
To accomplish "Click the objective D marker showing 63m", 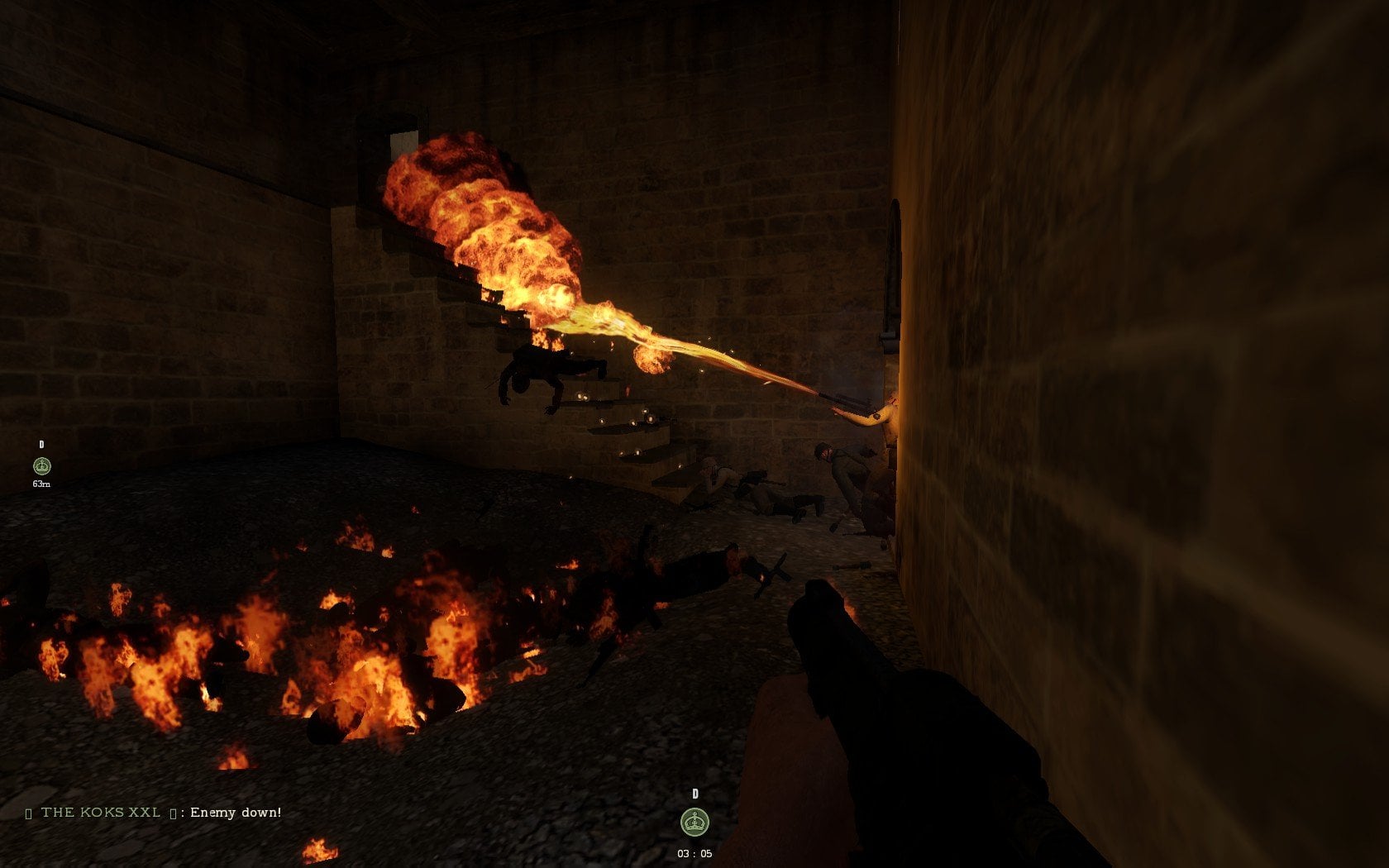I will pos(41,466).
